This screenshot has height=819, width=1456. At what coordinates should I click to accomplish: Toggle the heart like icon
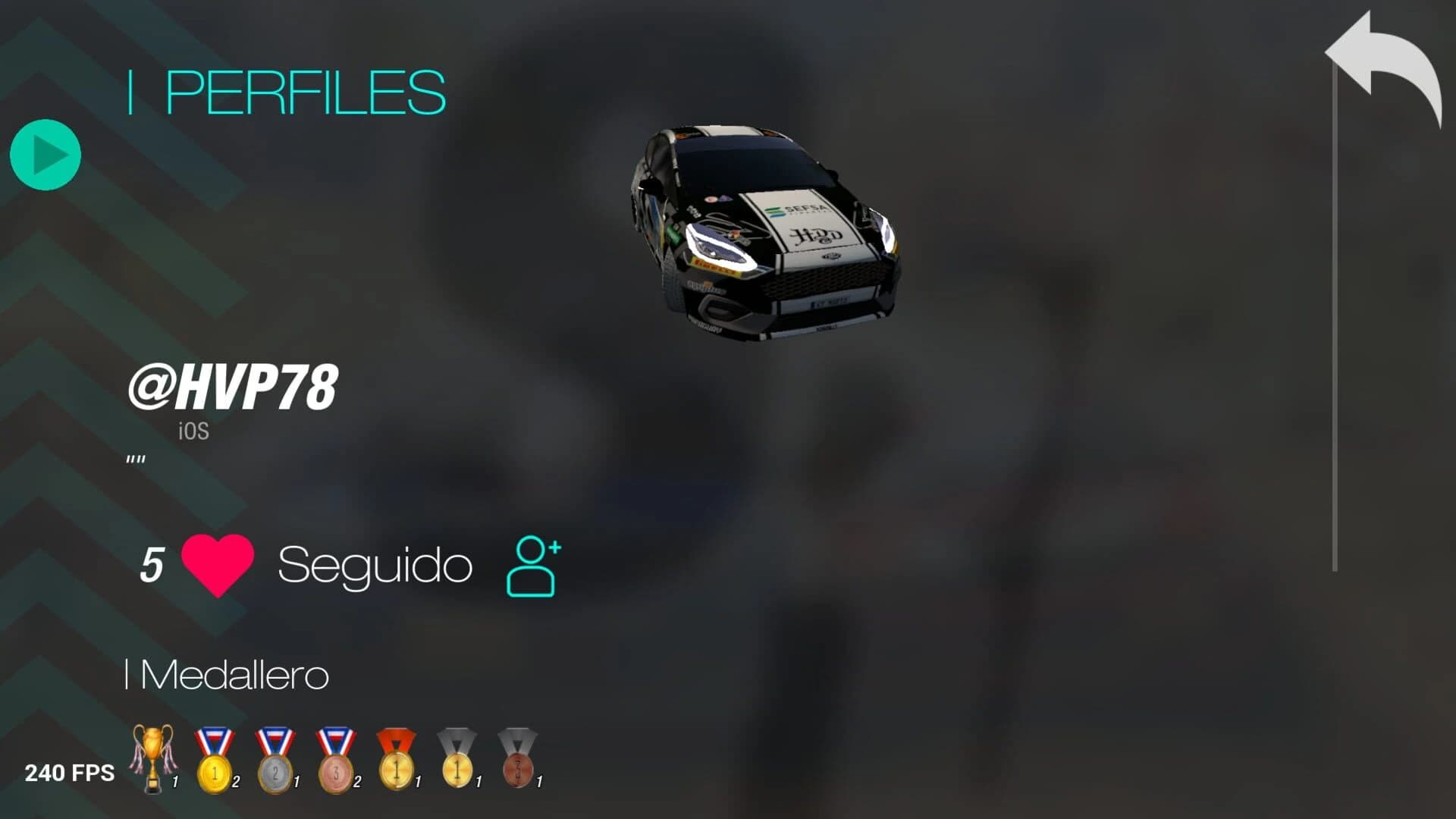pyautogui.click(x=218, y=565)
